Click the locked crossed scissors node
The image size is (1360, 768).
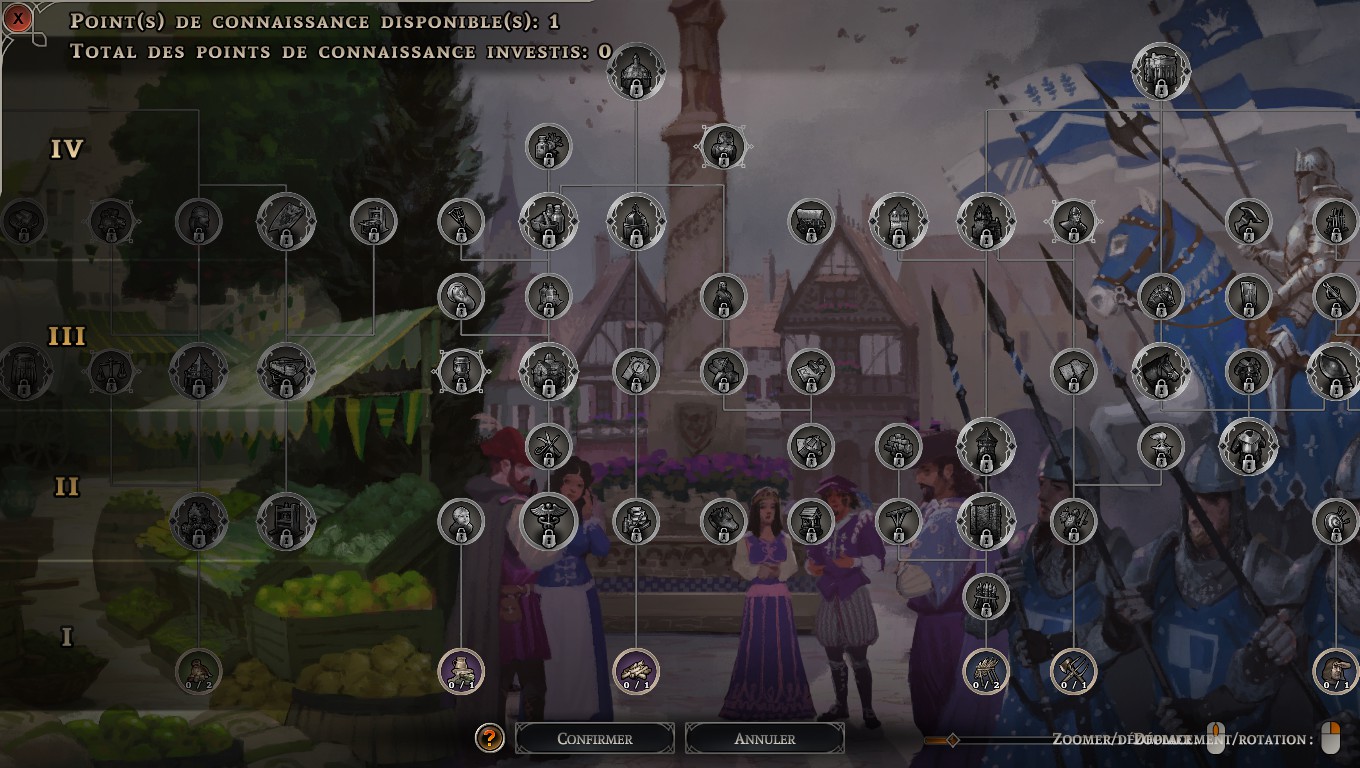click(x=548, y=446)
